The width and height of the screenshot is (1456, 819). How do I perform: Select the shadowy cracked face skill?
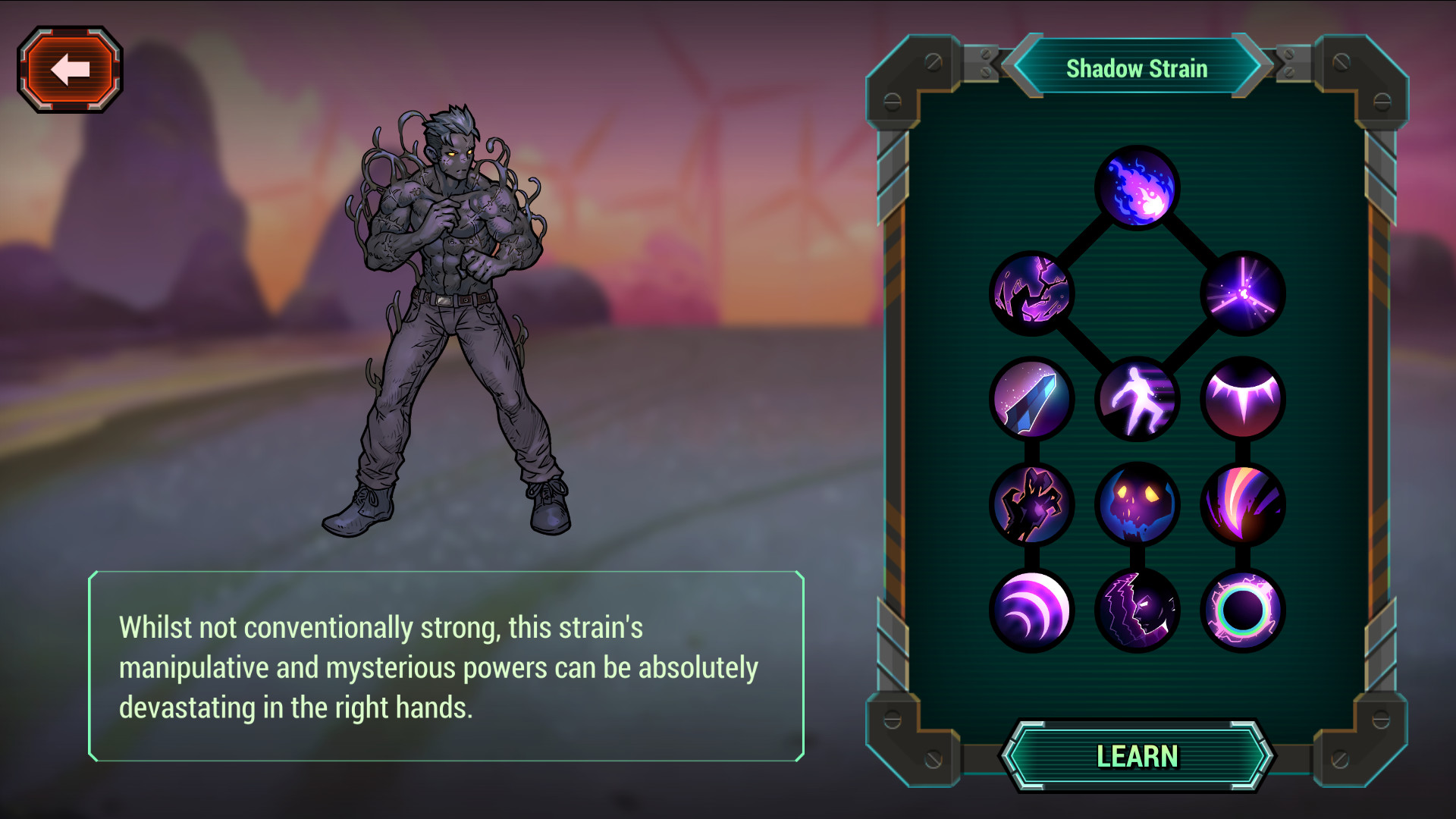(1137, 610)
